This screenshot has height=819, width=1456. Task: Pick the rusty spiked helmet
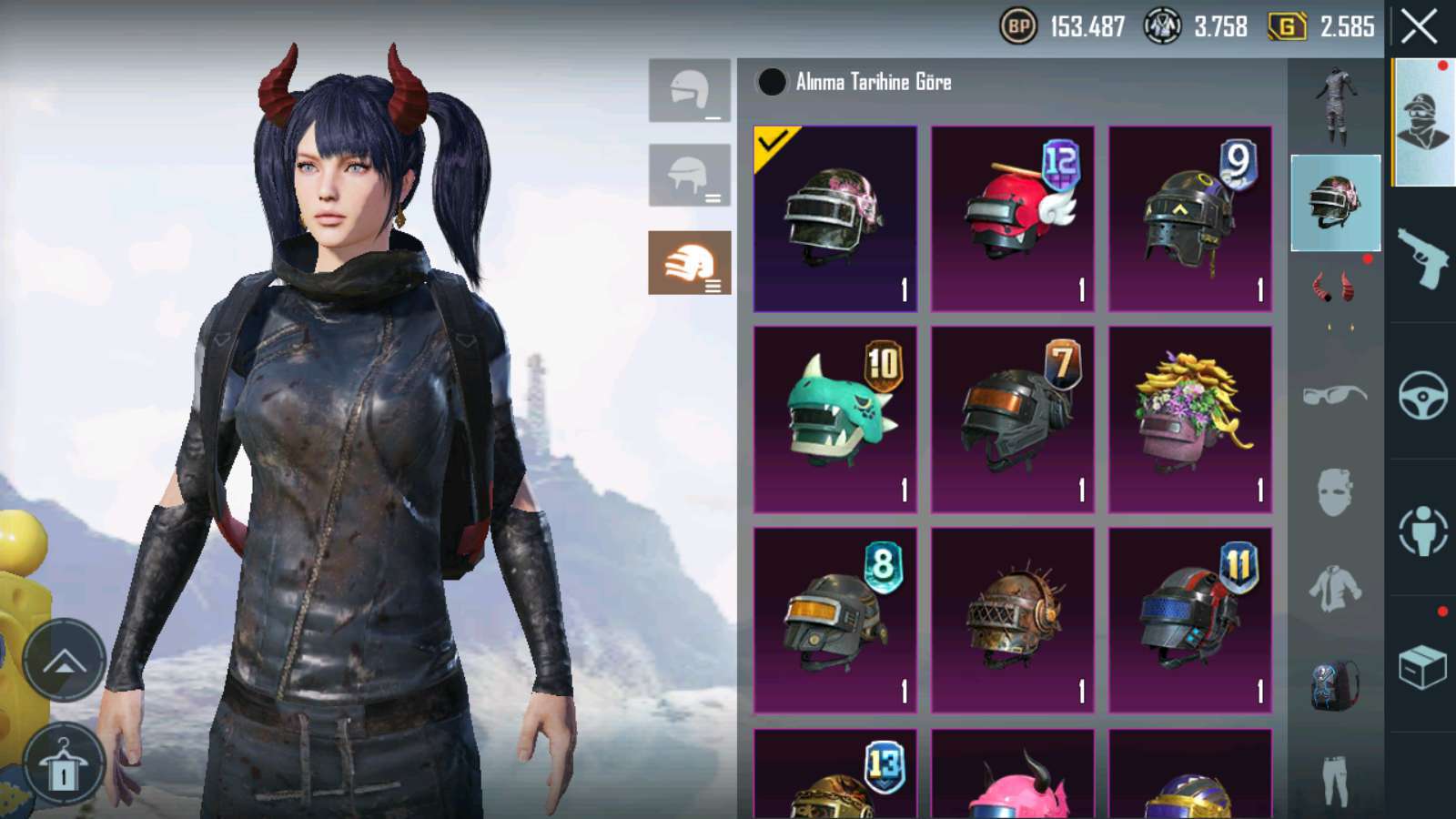tap(1012, 620)
